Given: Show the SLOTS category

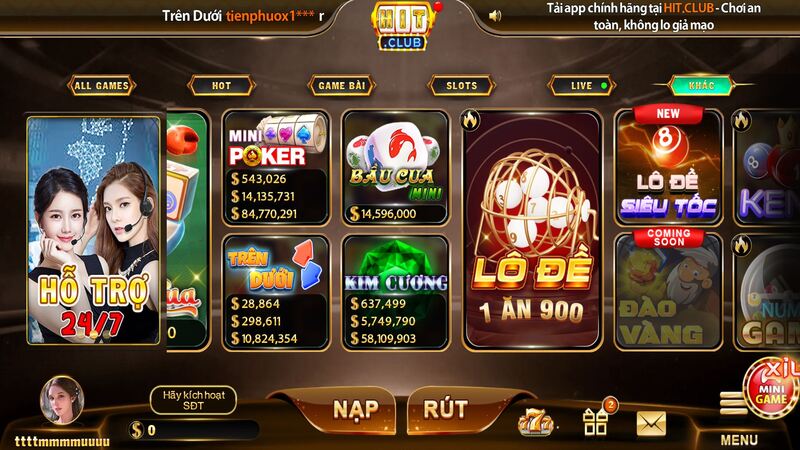Looking at the screenshot, I should coord(461,86).
